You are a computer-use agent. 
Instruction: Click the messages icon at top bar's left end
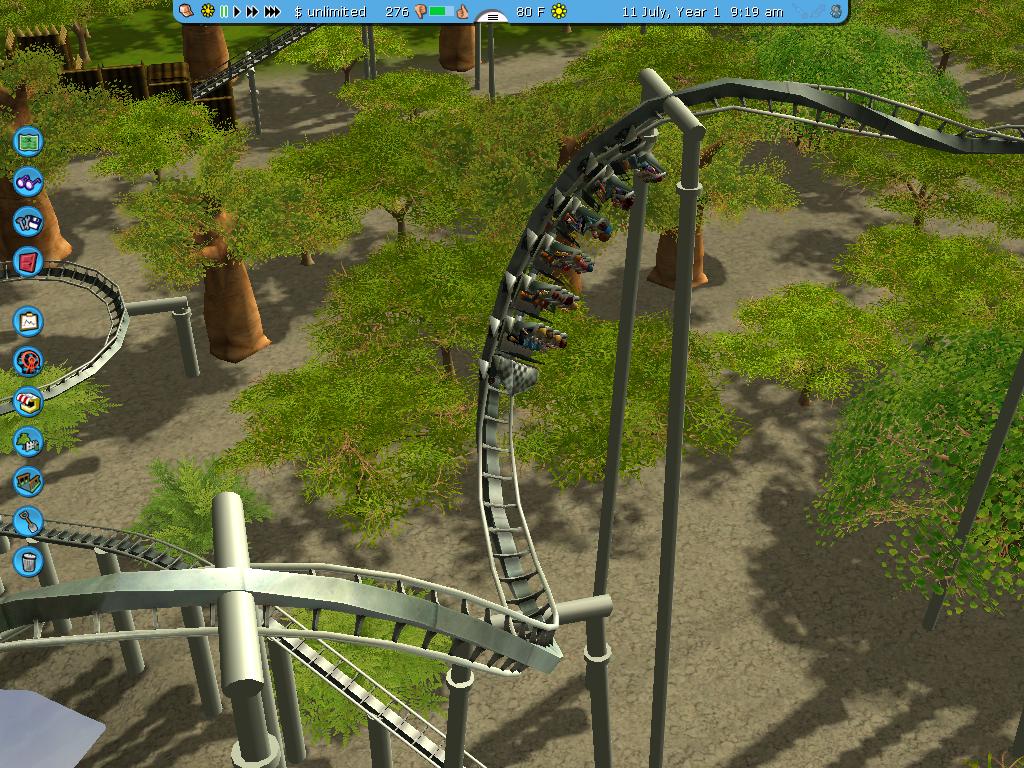click(x=187, y=12)
